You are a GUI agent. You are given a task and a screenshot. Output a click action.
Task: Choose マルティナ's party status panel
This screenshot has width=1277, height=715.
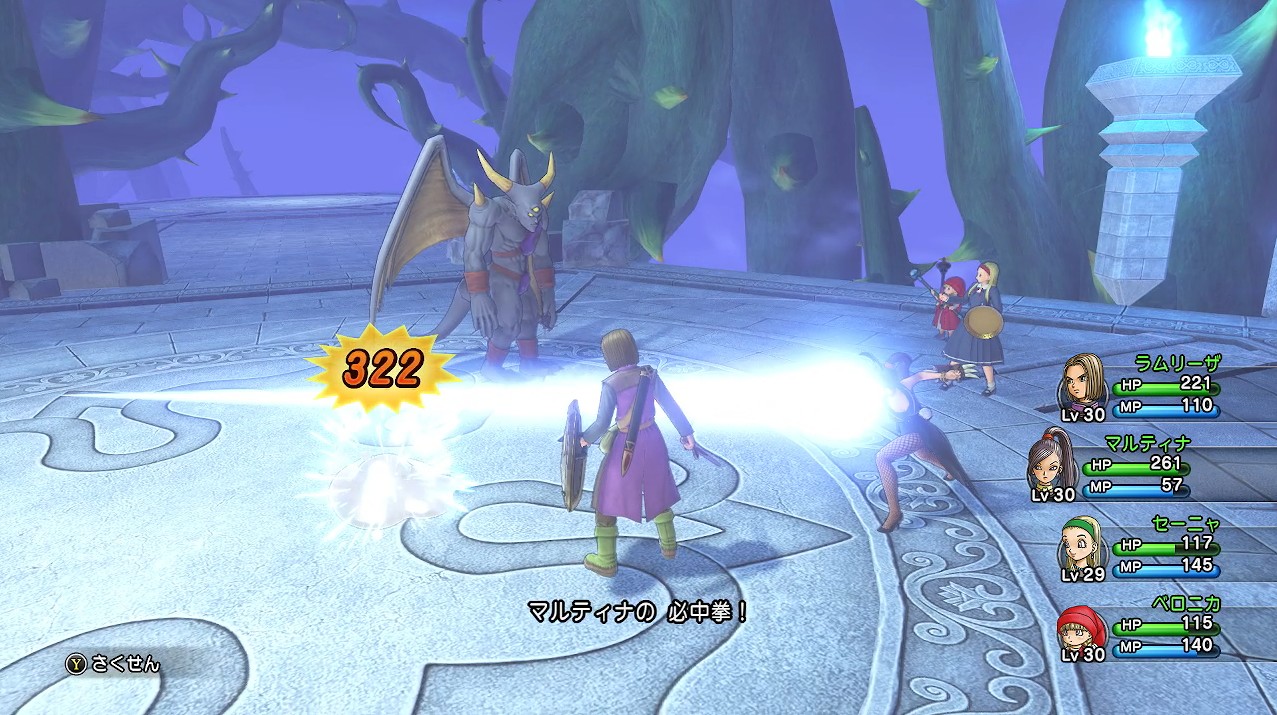pyautogui.click(x=1150, y=467)
